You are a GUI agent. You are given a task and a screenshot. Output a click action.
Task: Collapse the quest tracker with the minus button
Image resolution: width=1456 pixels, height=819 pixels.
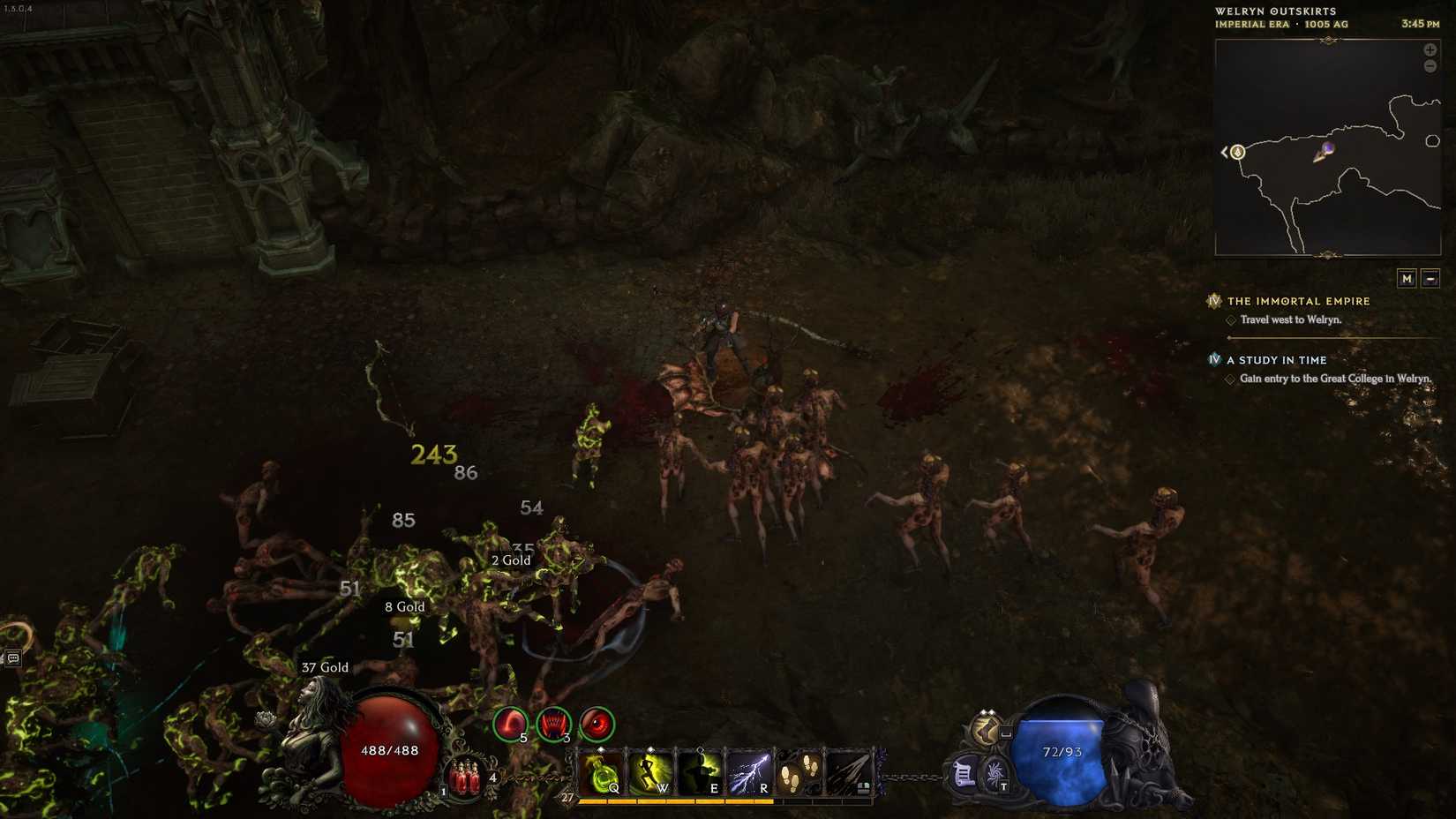pos(1431,278)
